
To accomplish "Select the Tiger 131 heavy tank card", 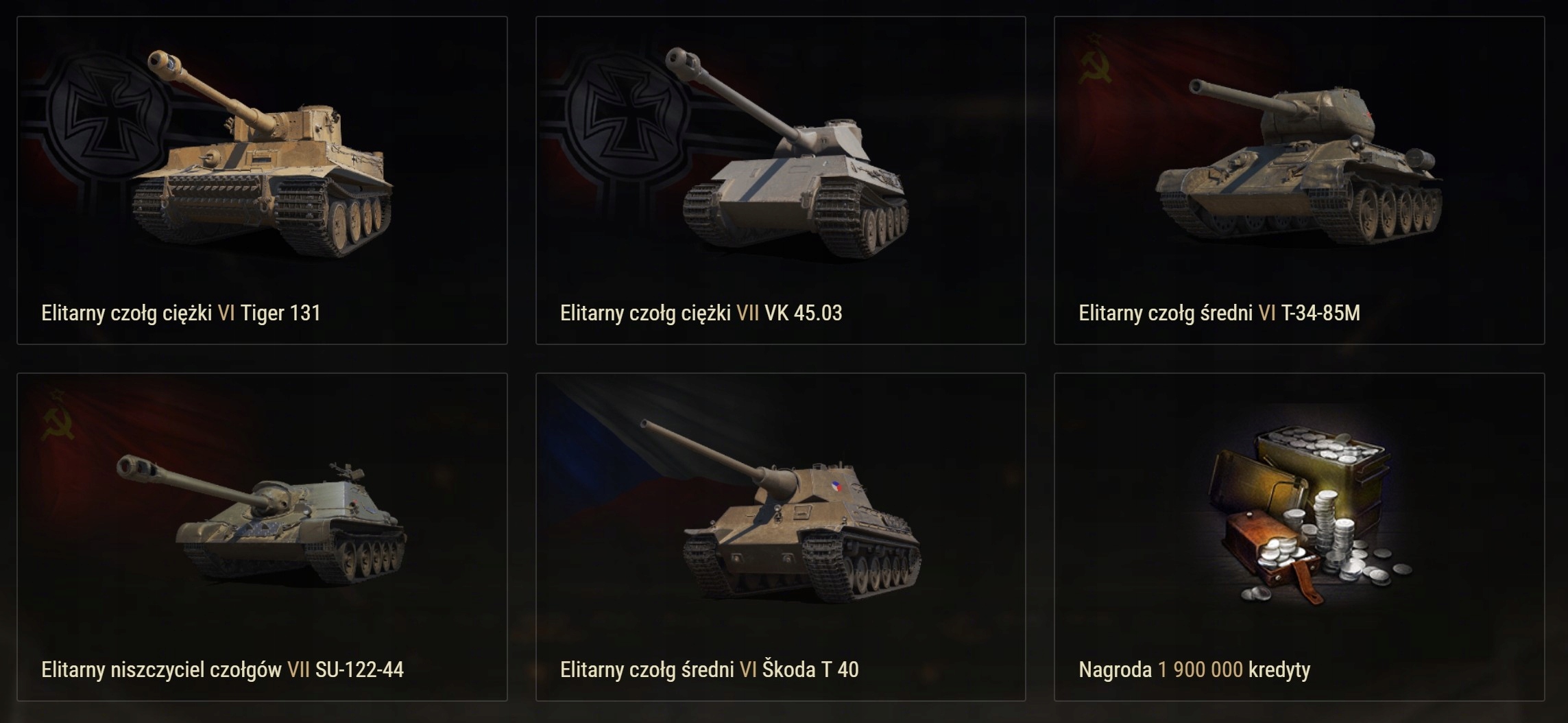I will click(262, 180).
